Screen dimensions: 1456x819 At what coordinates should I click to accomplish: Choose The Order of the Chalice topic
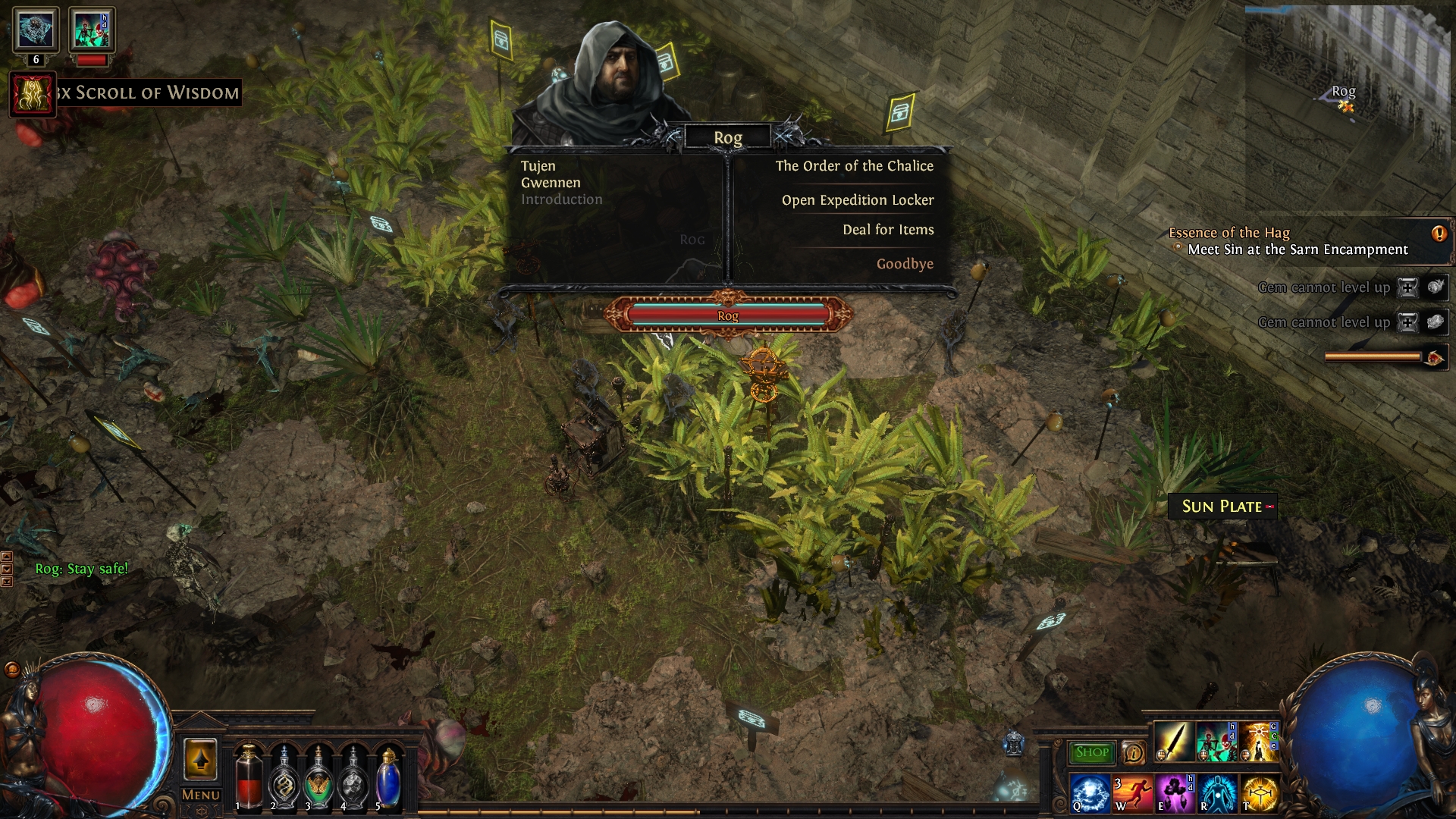click(x=854, y=166)
